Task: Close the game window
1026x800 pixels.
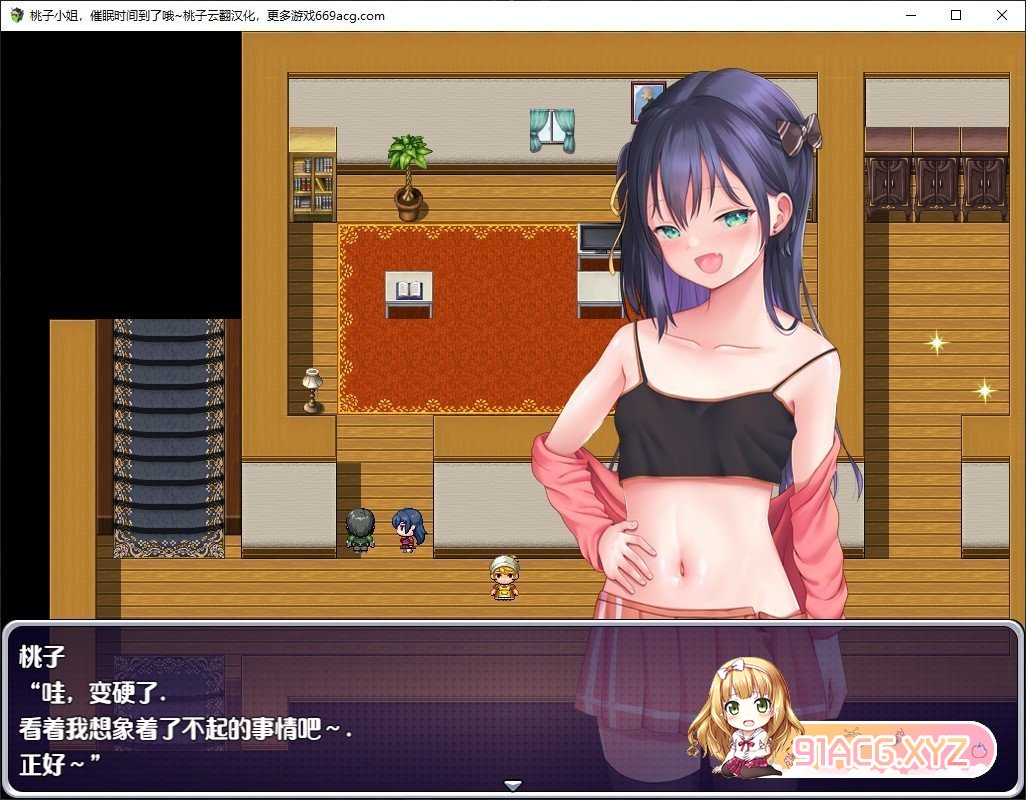Action: pos(1002,15)
